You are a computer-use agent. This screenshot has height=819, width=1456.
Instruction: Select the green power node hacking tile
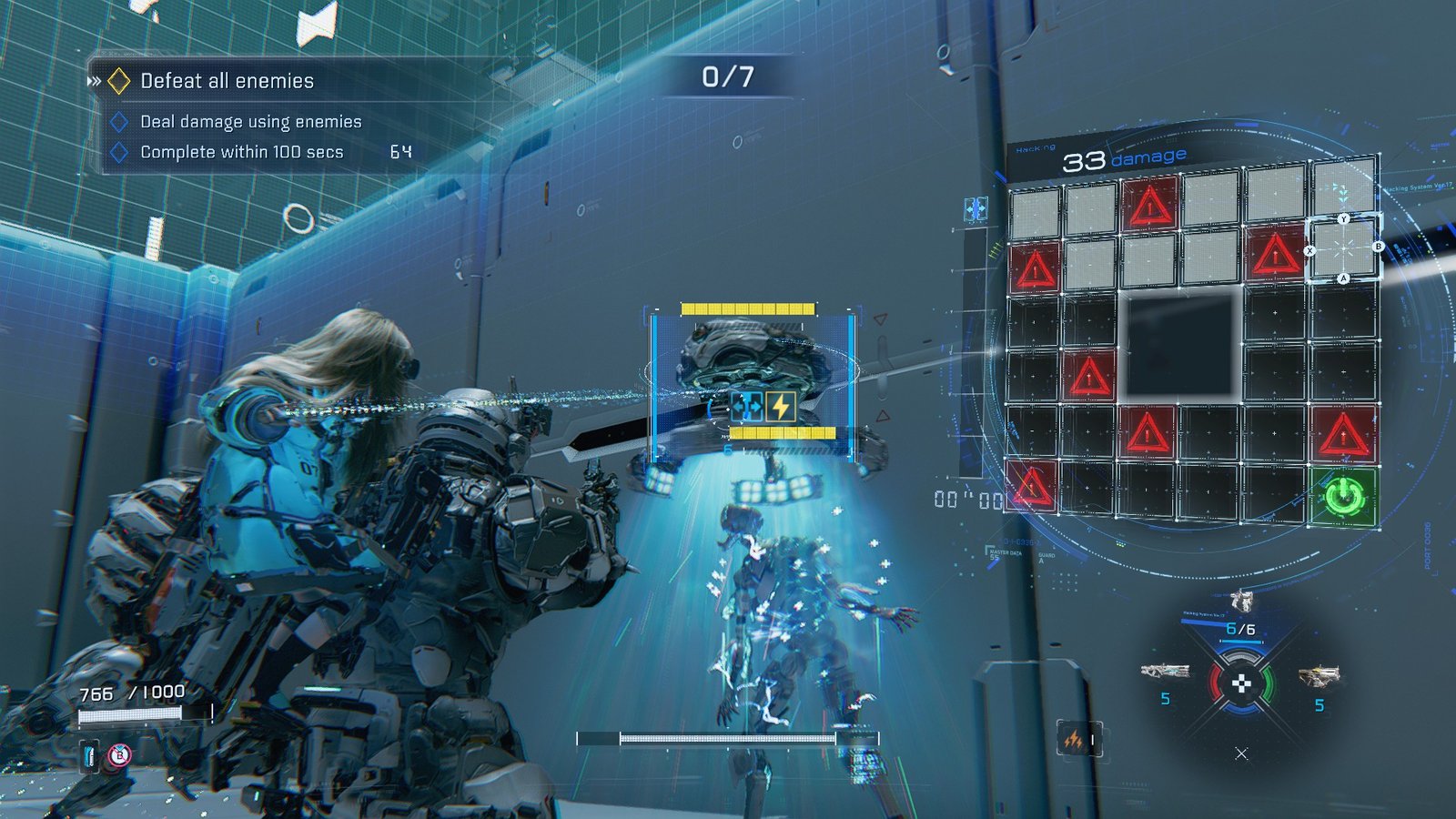pyautogui.click(x=1344, y=498)
